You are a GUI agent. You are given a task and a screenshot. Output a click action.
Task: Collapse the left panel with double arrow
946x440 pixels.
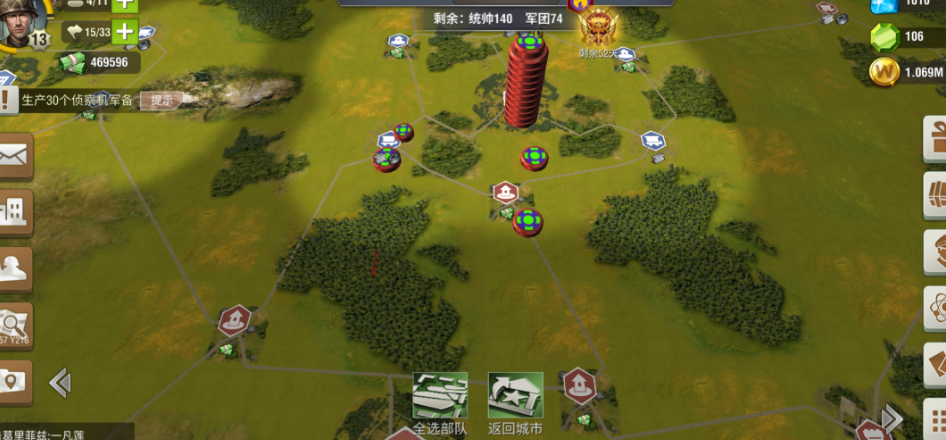click(60, 381)
